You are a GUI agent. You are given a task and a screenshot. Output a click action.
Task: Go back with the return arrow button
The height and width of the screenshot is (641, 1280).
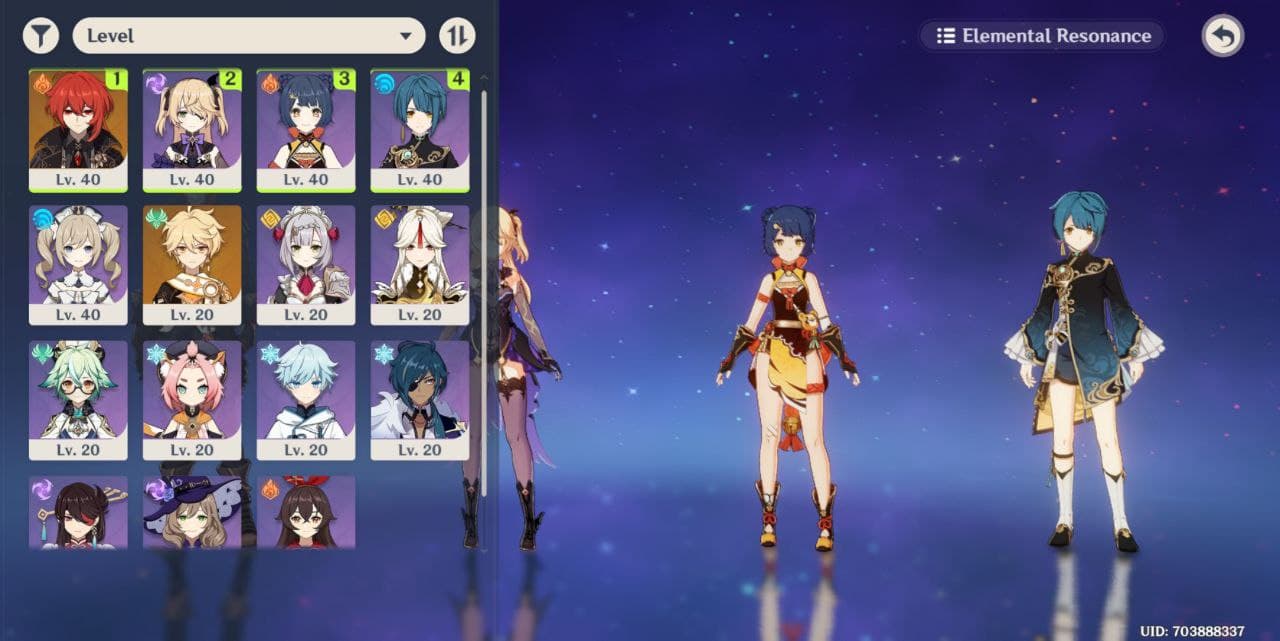[1222, 36]
